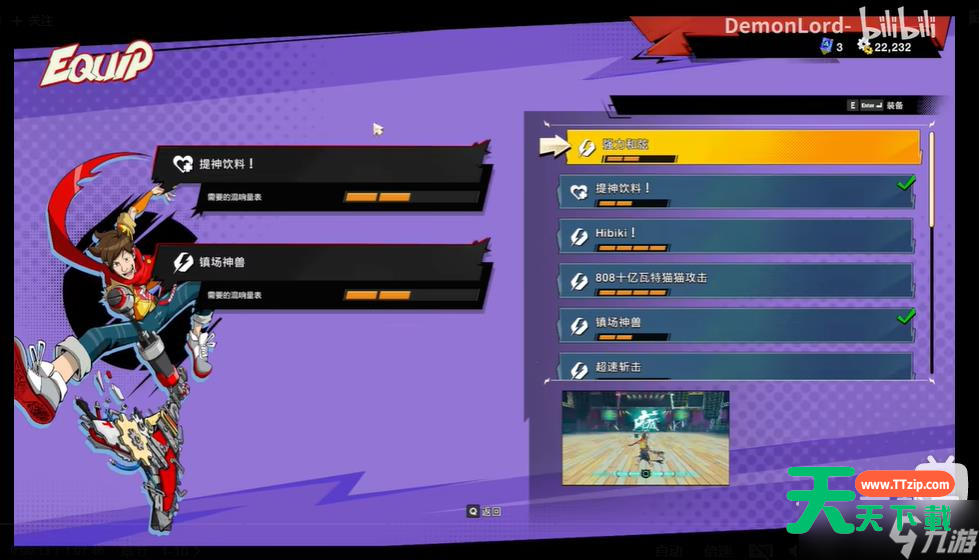Select the Hibiki！ special attack entry
The image size is (979, 560).
[x=736, y=236]
